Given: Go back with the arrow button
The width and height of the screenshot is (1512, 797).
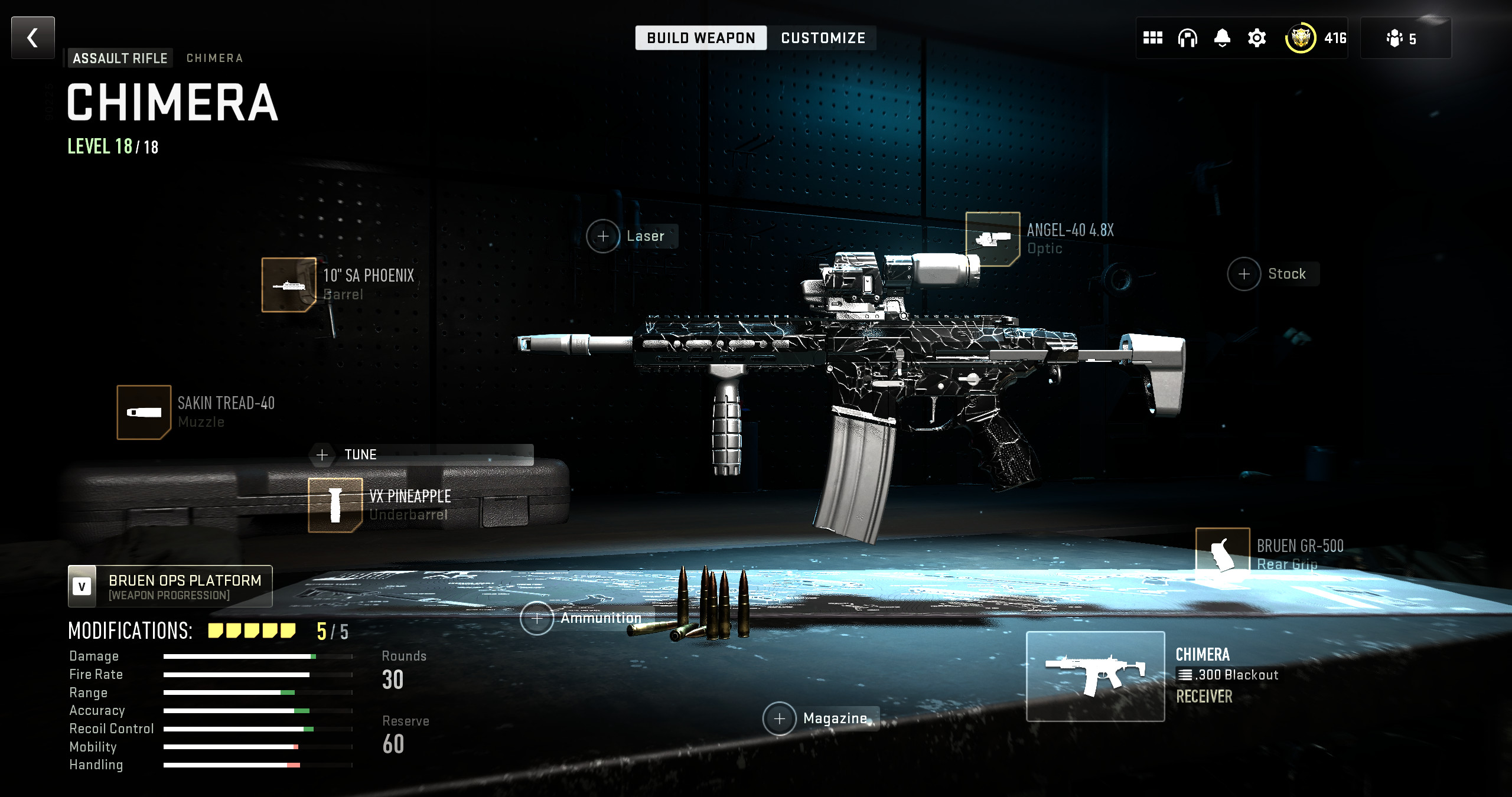Looking at the screenshot, I should 33,38.
